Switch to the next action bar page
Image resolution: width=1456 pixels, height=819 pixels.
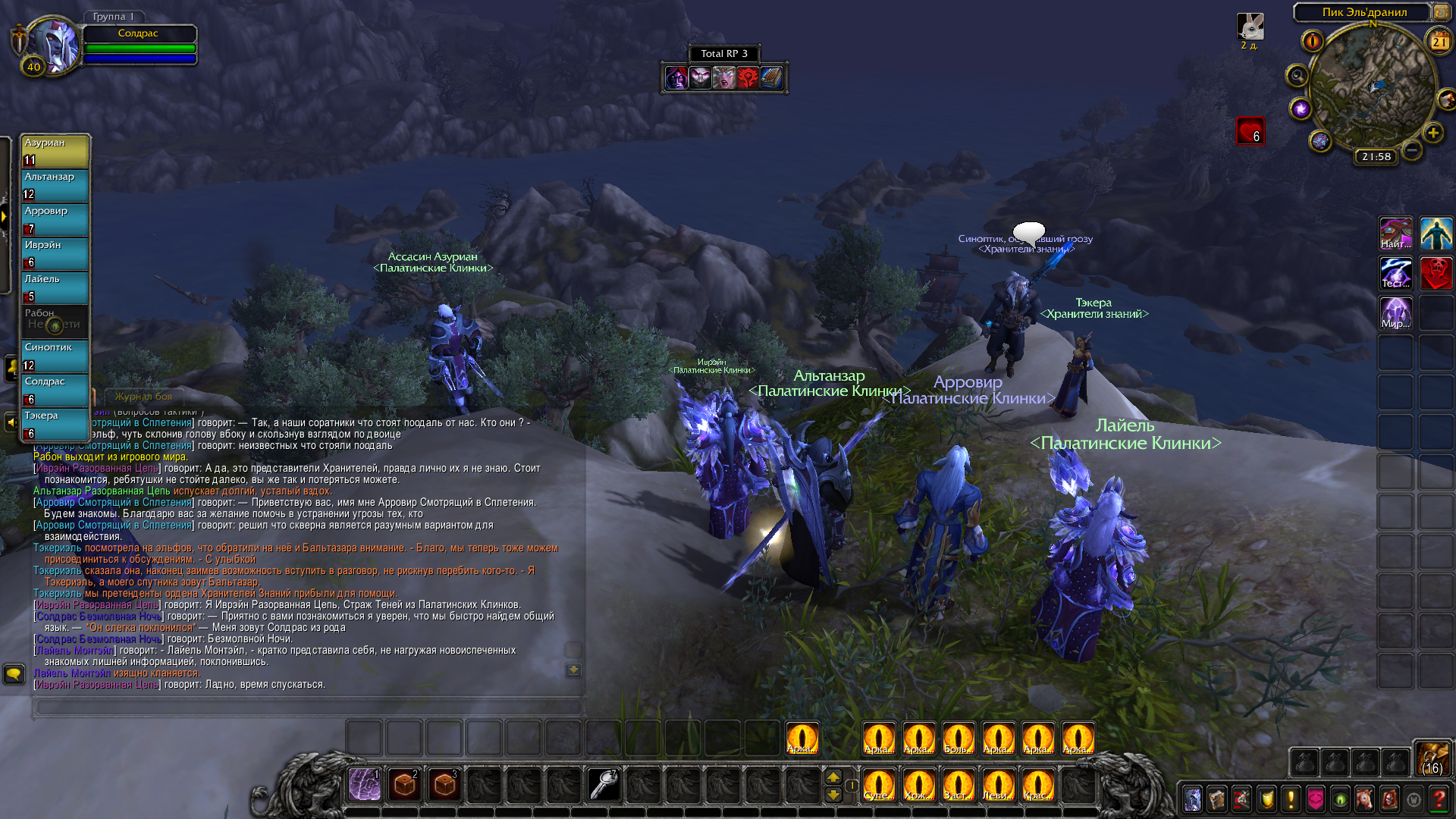(x=833, y=777)
